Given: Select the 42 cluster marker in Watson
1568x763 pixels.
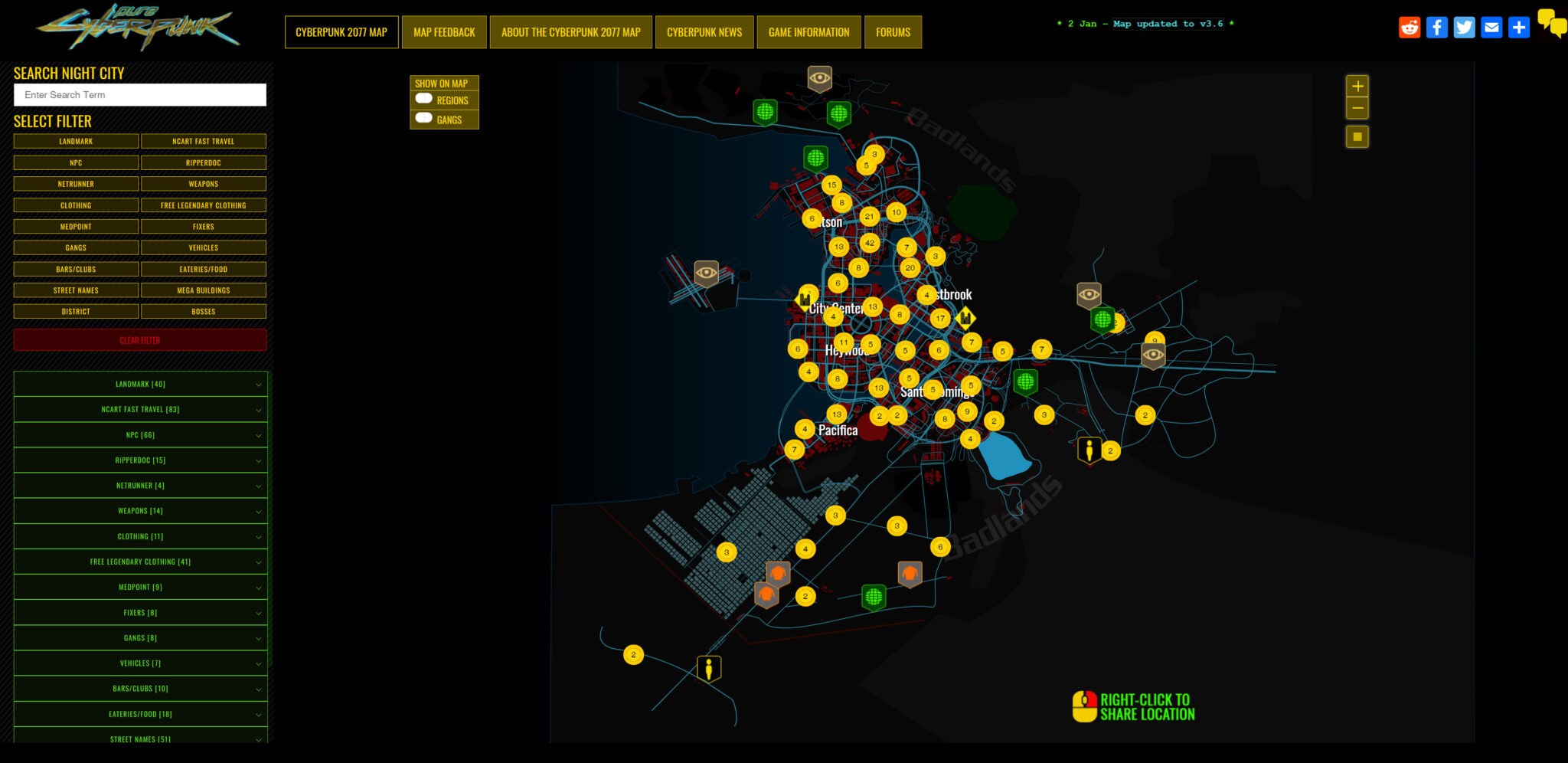Looking at the screenshot, I should (x=870, y=243).
